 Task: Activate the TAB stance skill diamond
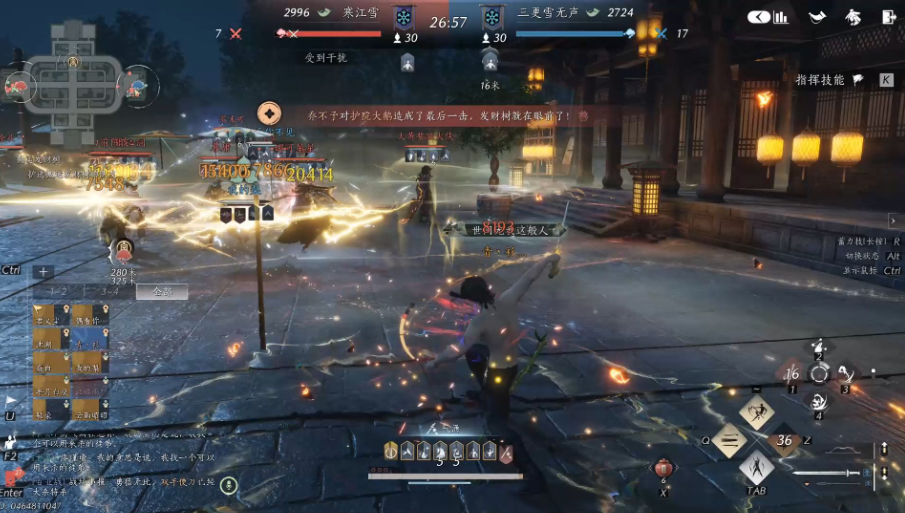click(x=757, y=466)
